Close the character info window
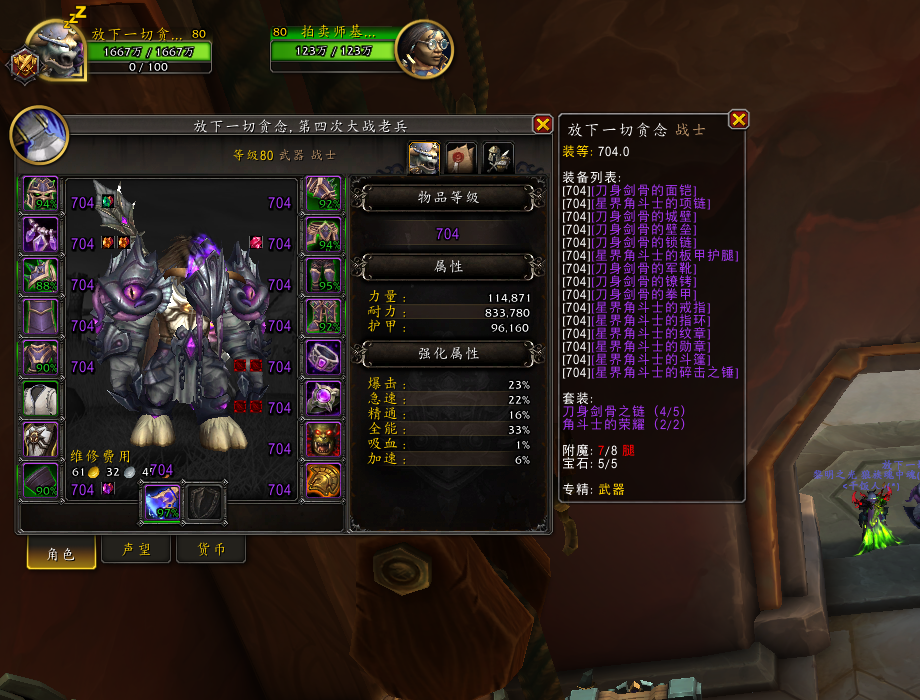The image size is (920, 700). 542,124
